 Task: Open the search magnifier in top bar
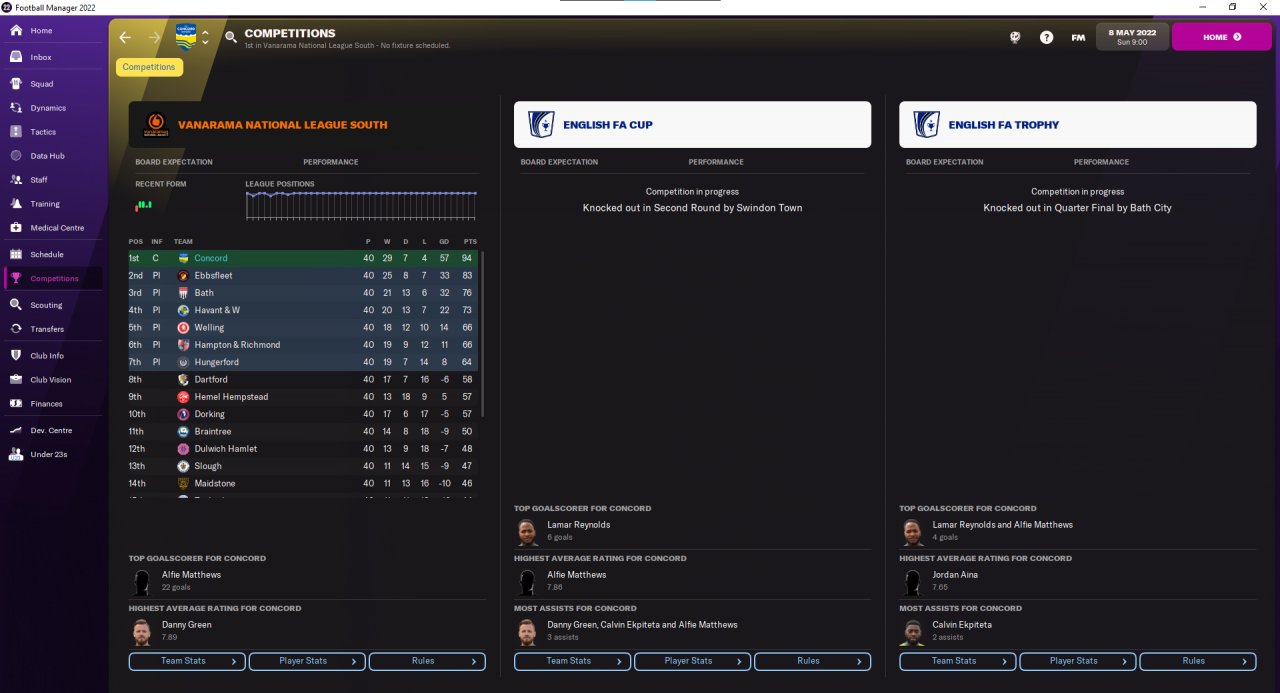coord(231,38)
